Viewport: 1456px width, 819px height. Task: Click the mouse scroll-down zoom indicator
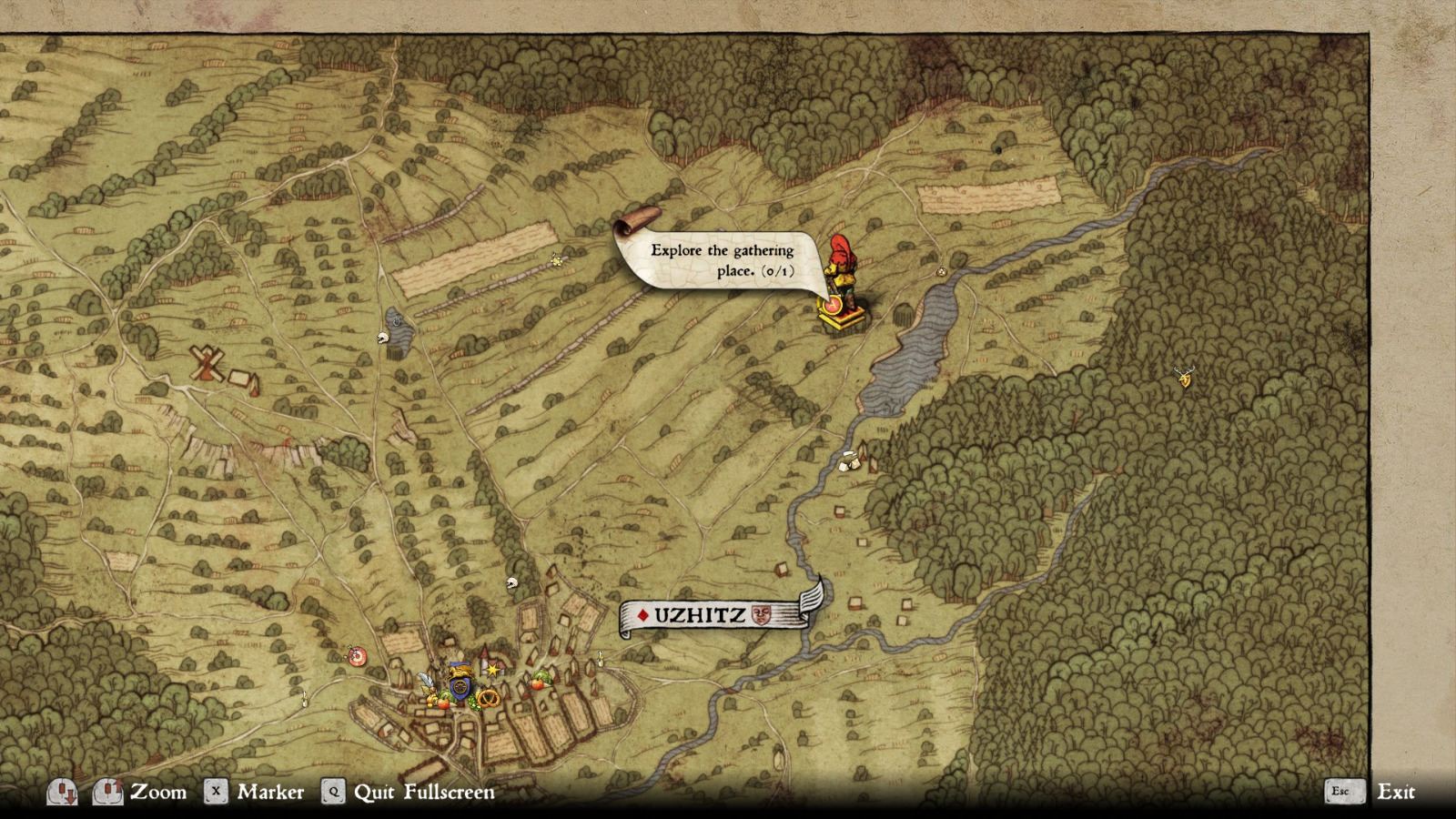62,793
